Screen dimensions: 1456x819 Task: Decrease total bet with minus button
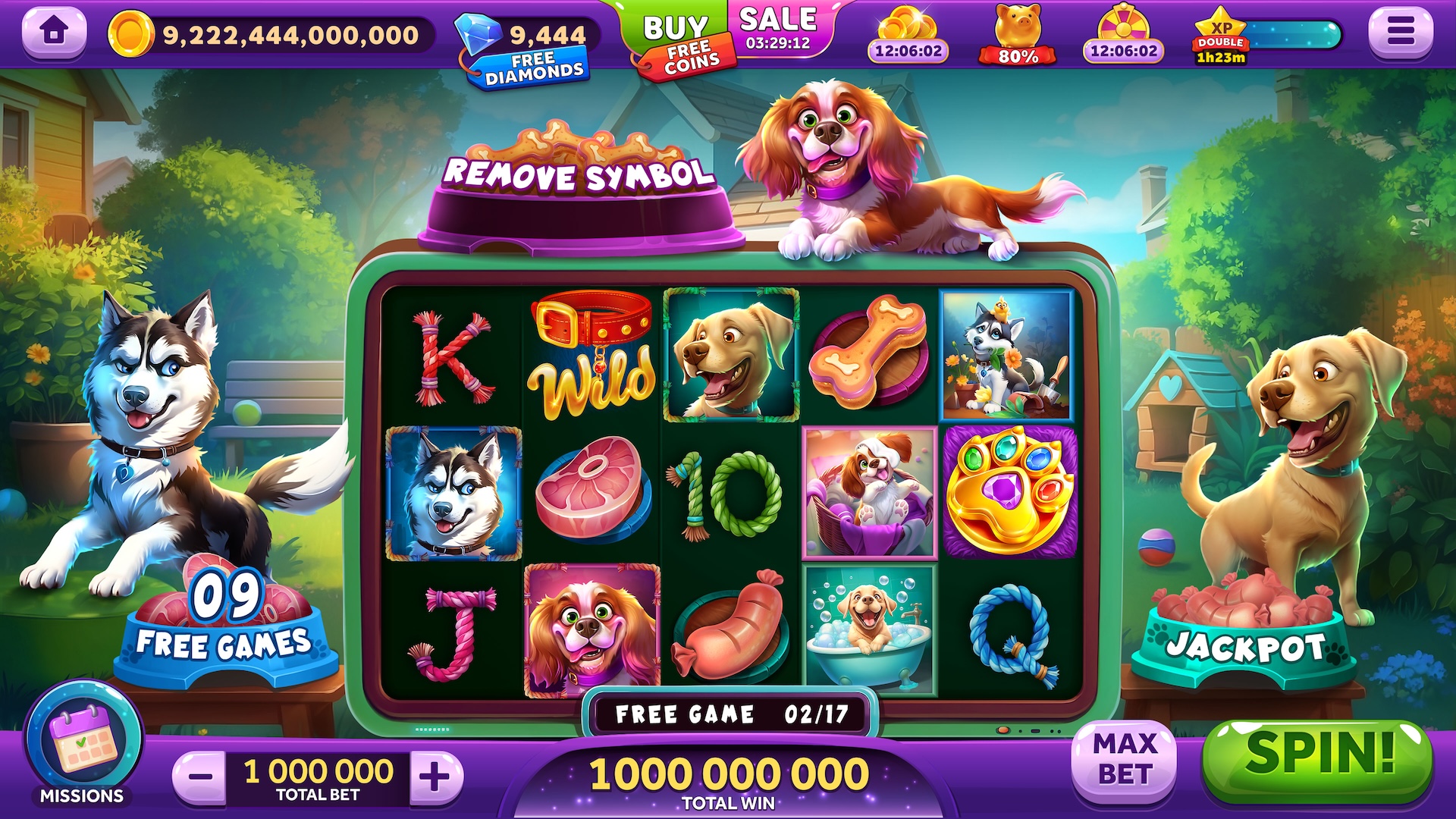(x=200, y=777)
